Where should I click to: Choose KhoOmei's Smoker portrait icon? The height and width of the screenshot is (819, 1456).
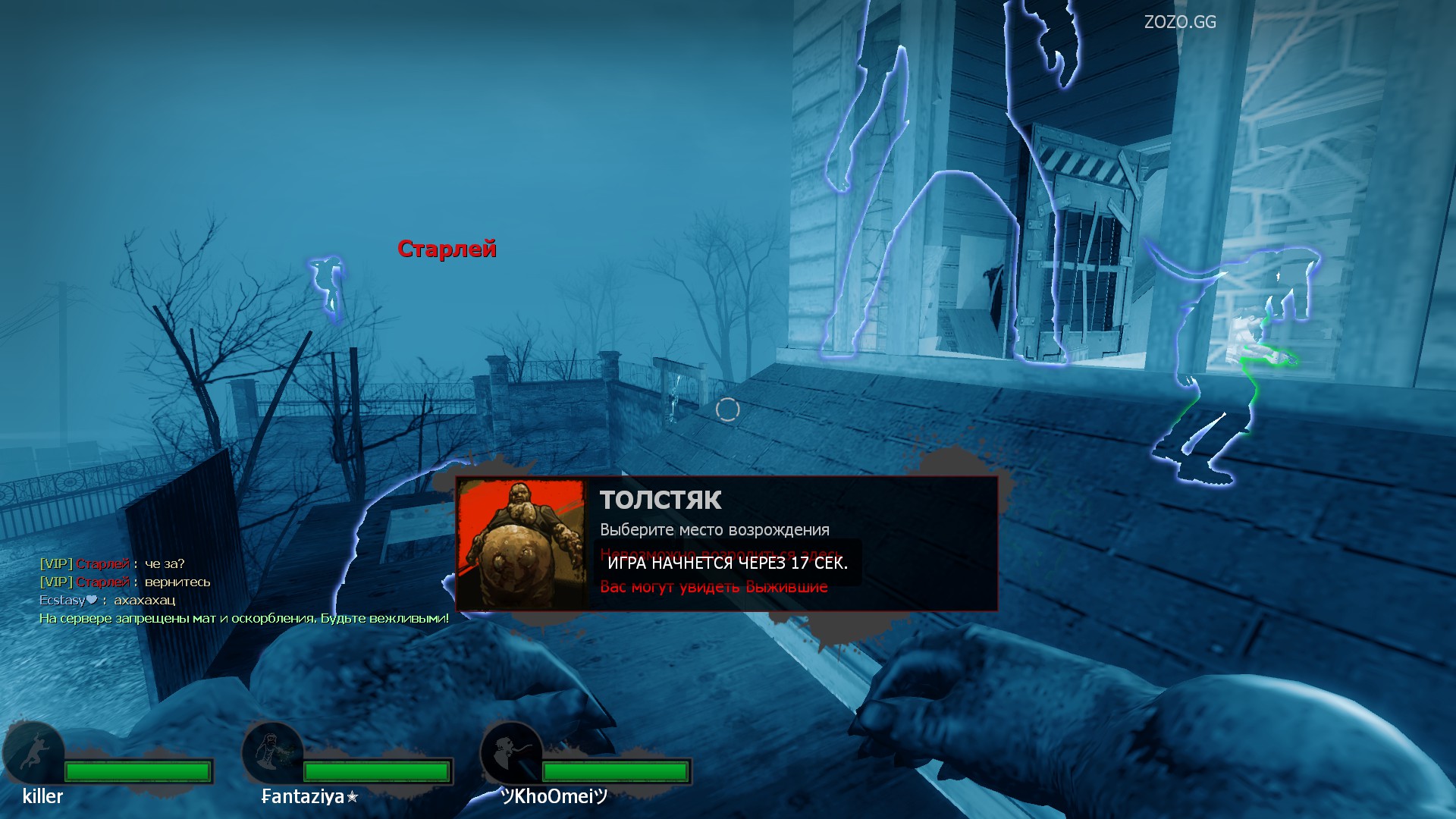(x=511, y=753)
